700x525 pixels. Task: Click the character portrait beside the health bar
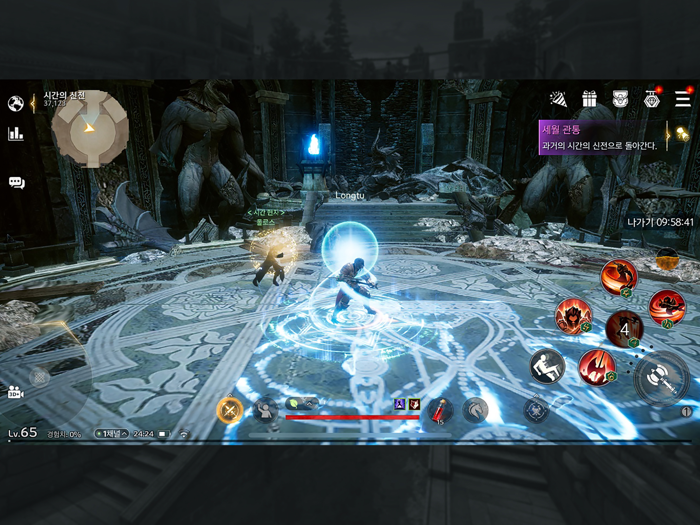pyautogui.click(x=266, y=407)
